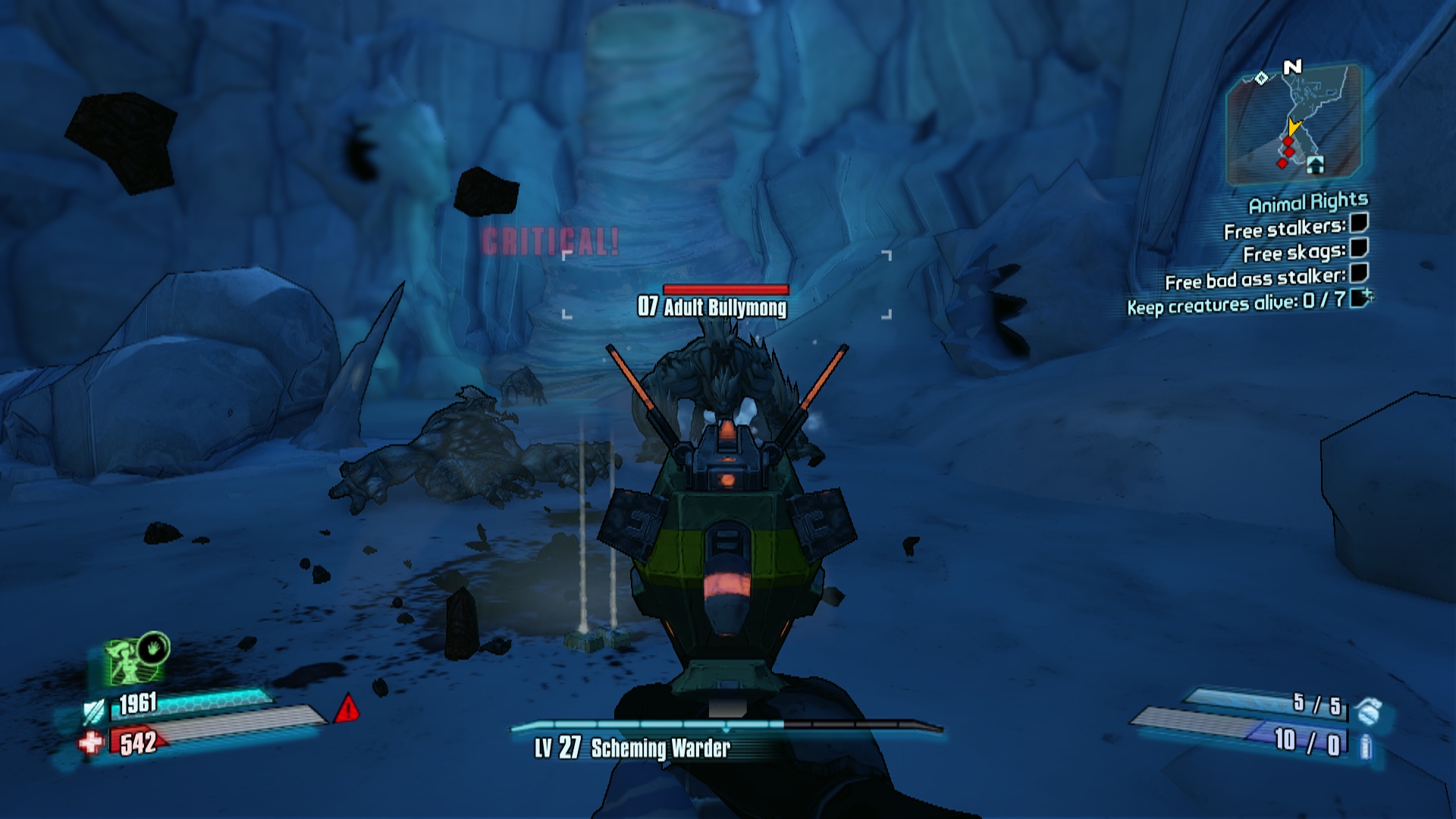Click the compass N marker on the minimap
1456x819 pixels.
point(1292,67)
